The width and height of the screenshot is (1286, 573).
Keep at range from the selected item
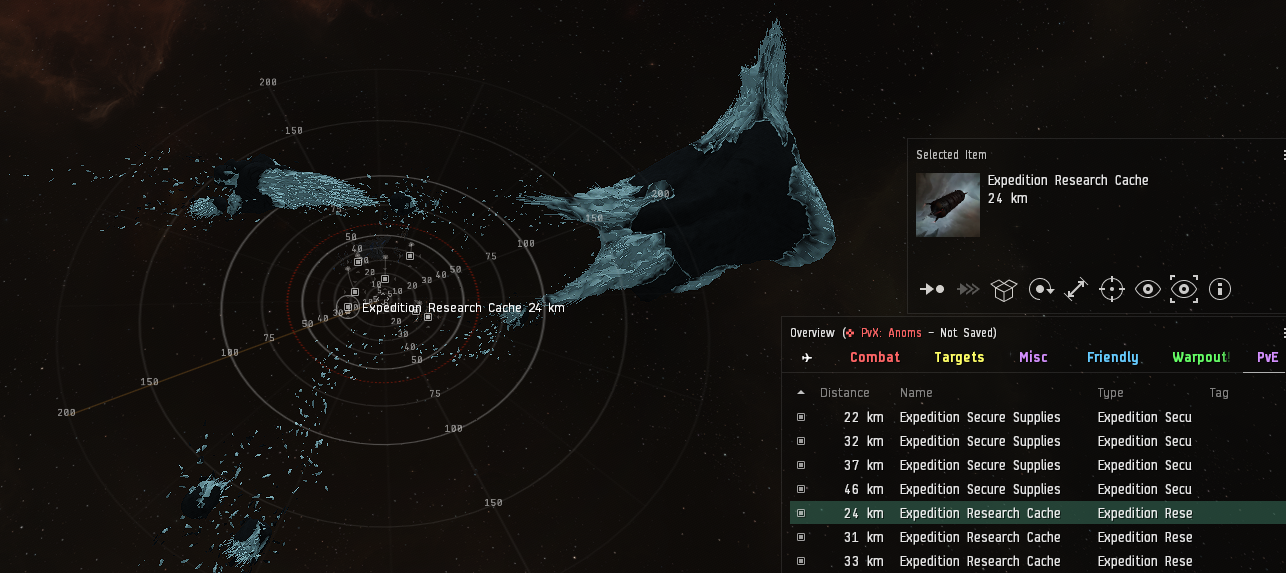(1076, 289)
